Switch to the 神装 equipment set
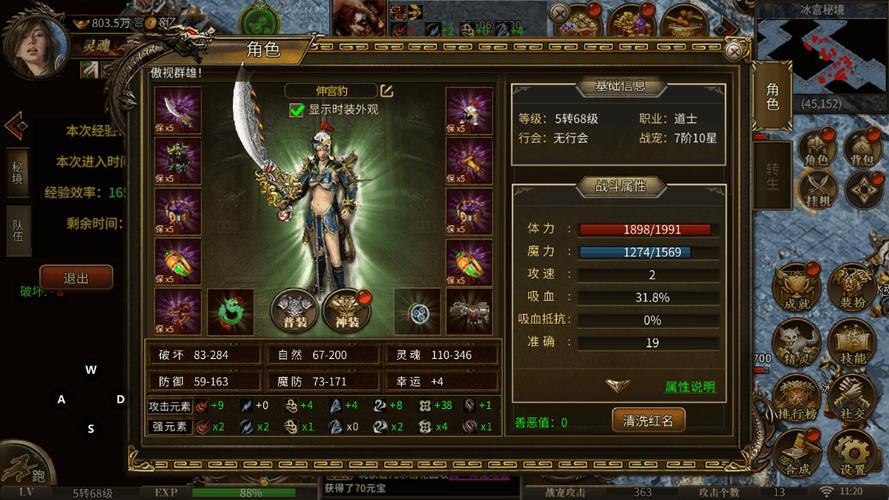The image size is (889, 500). click(346, 311)
